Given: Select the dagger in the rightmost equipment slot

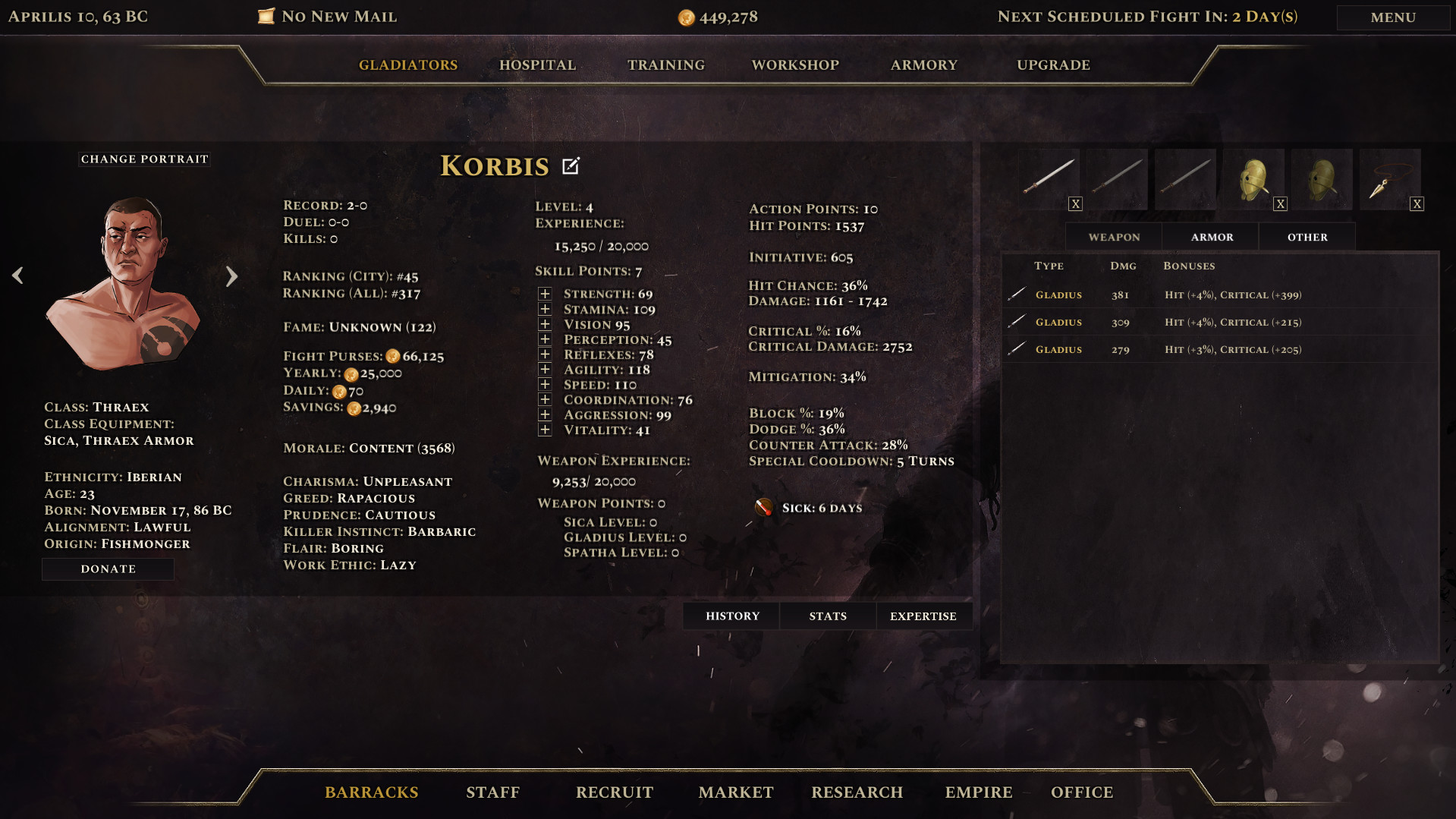Looking at the screenshot, I should [1390, 176].
